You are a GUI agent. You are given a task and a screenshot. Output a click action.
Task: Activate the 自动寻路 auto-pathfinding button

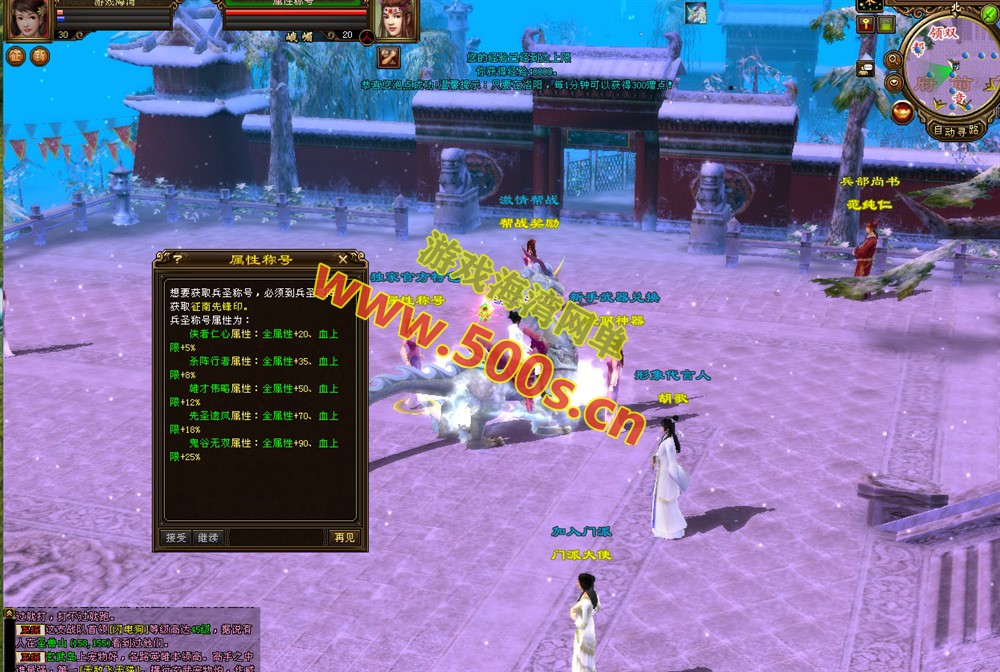pyautogui.click(x=958, y=130)
